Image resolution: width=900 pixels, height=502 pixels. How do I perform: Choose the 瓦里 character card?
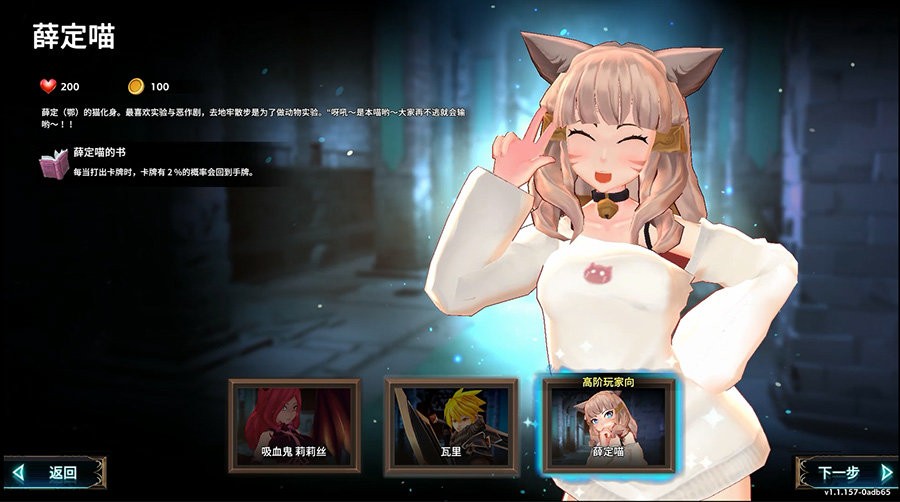coord(451,425)
